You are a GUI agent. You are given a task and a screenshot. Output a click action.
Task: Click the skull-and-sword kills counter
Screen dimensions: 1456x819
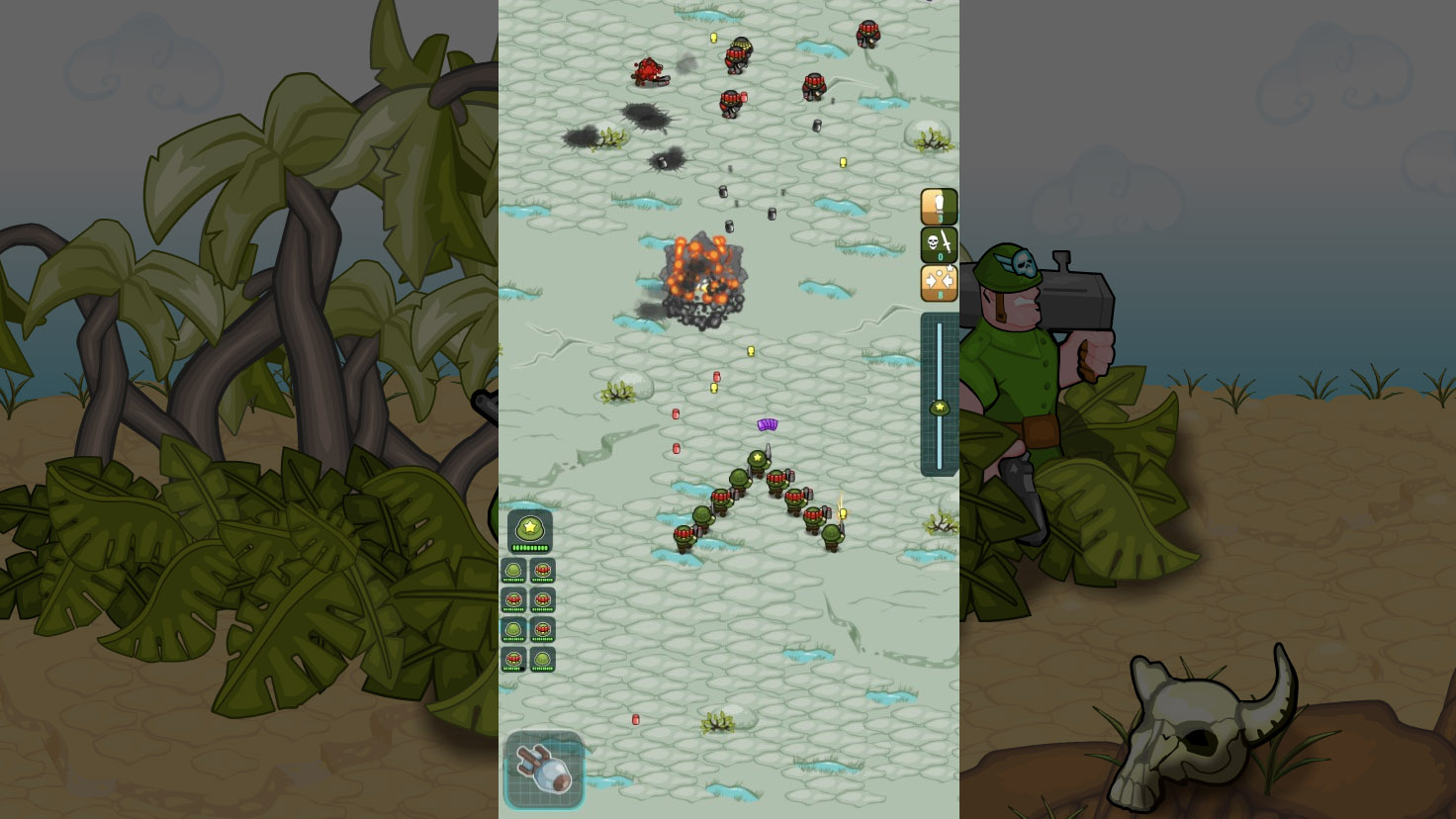coord(938,244)
